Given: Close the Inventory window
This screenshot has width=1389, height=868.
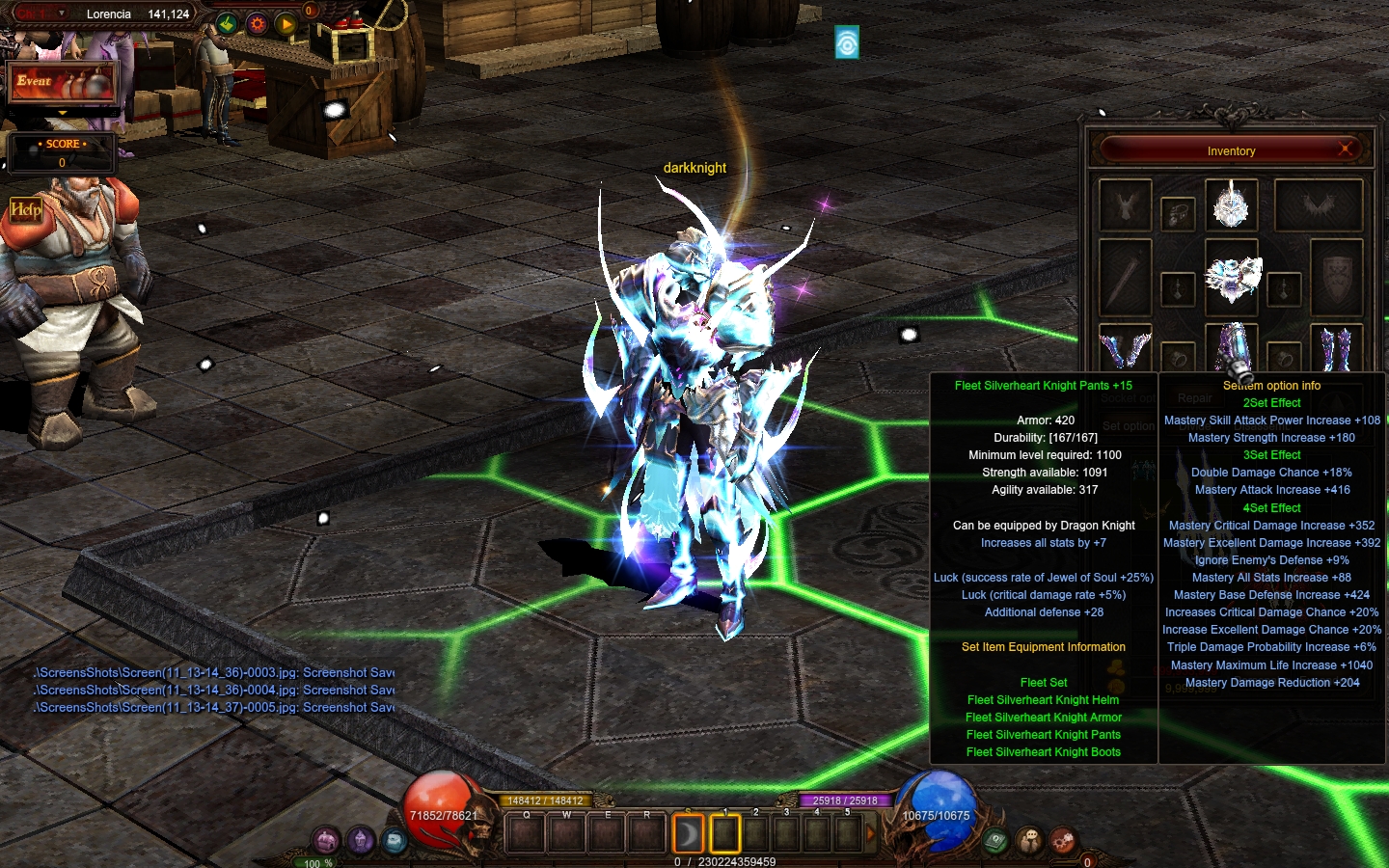Looking at the screenshot, I should [1345, 149].
